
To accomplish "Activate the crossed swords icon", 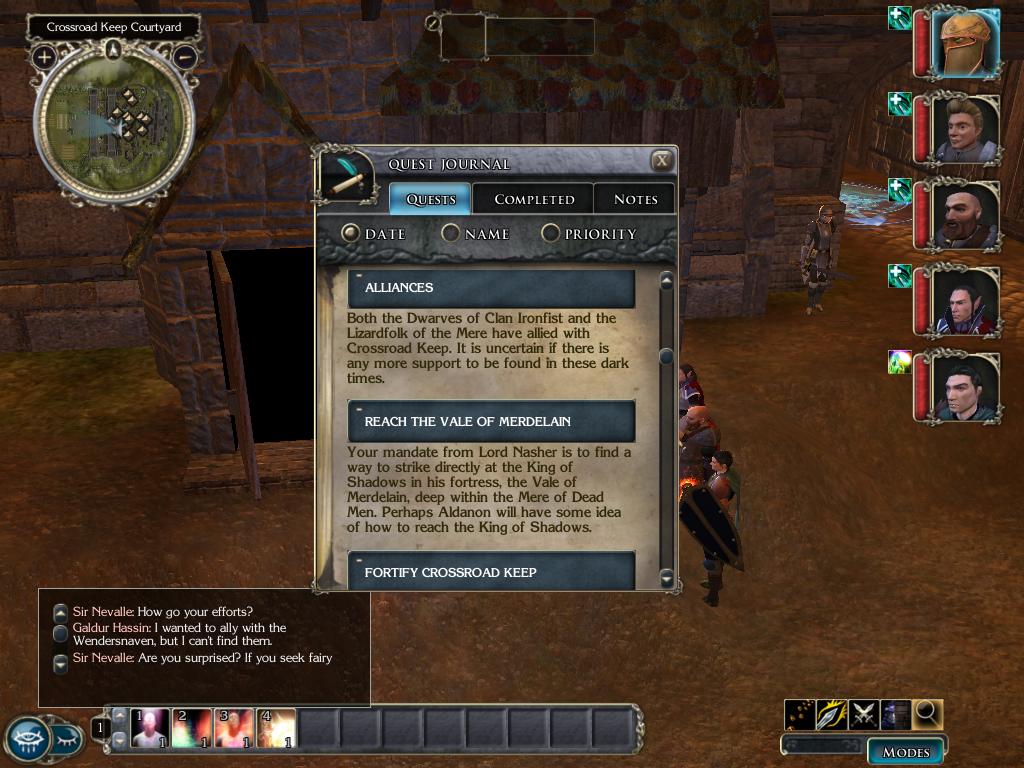I will point(864,714).
